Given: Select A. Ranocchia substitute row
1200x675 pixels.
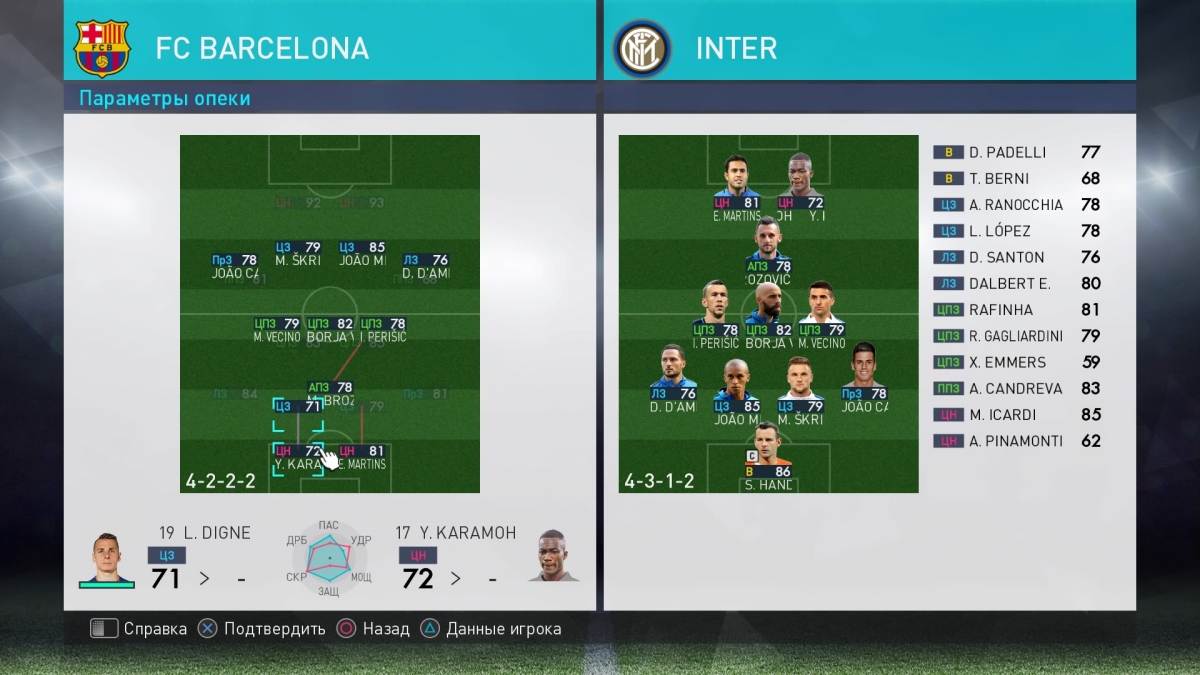Looking at the screenshot, I should 1016,205.
